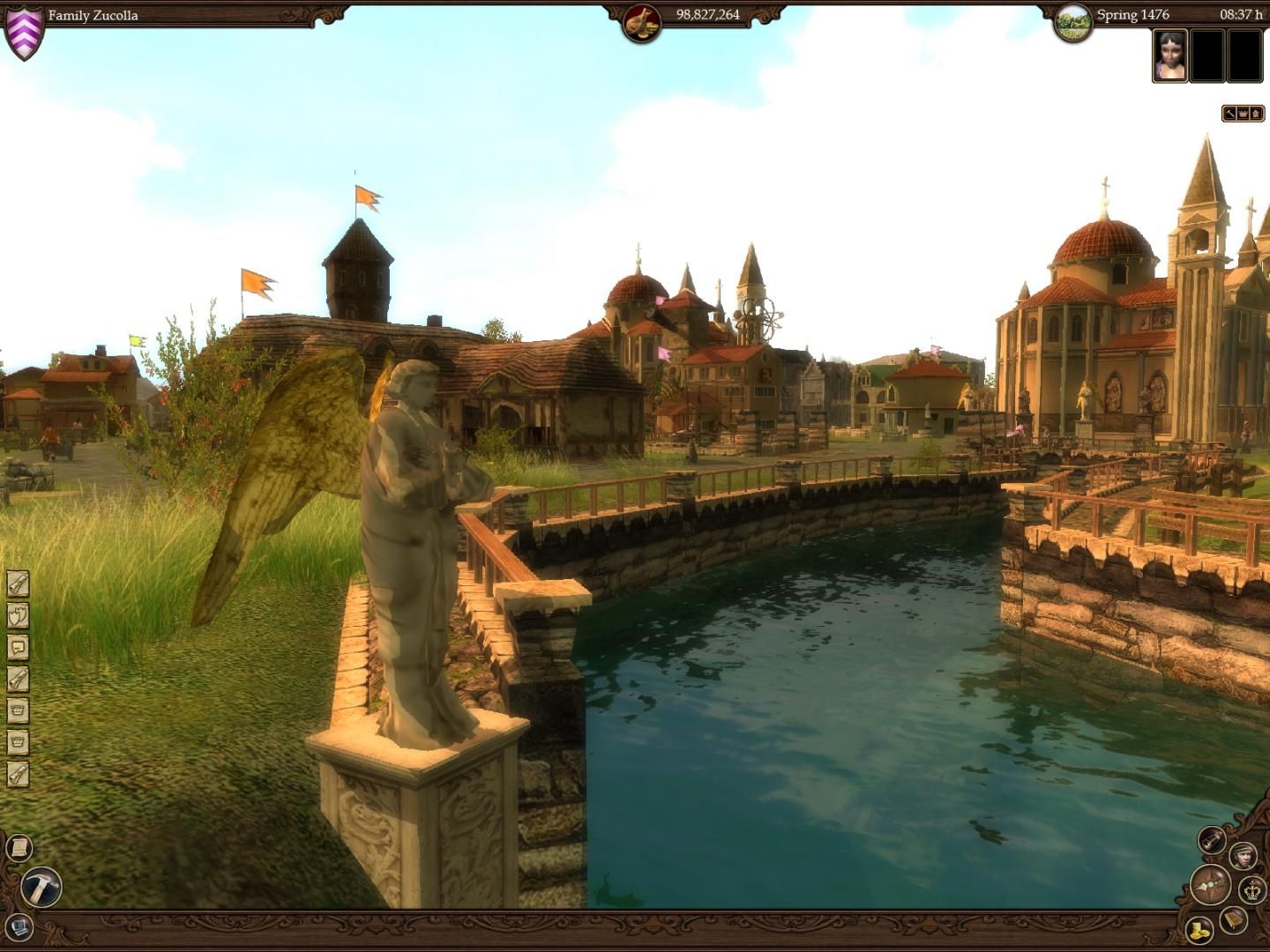Expand the speech bubble message notification

(18, 646)
